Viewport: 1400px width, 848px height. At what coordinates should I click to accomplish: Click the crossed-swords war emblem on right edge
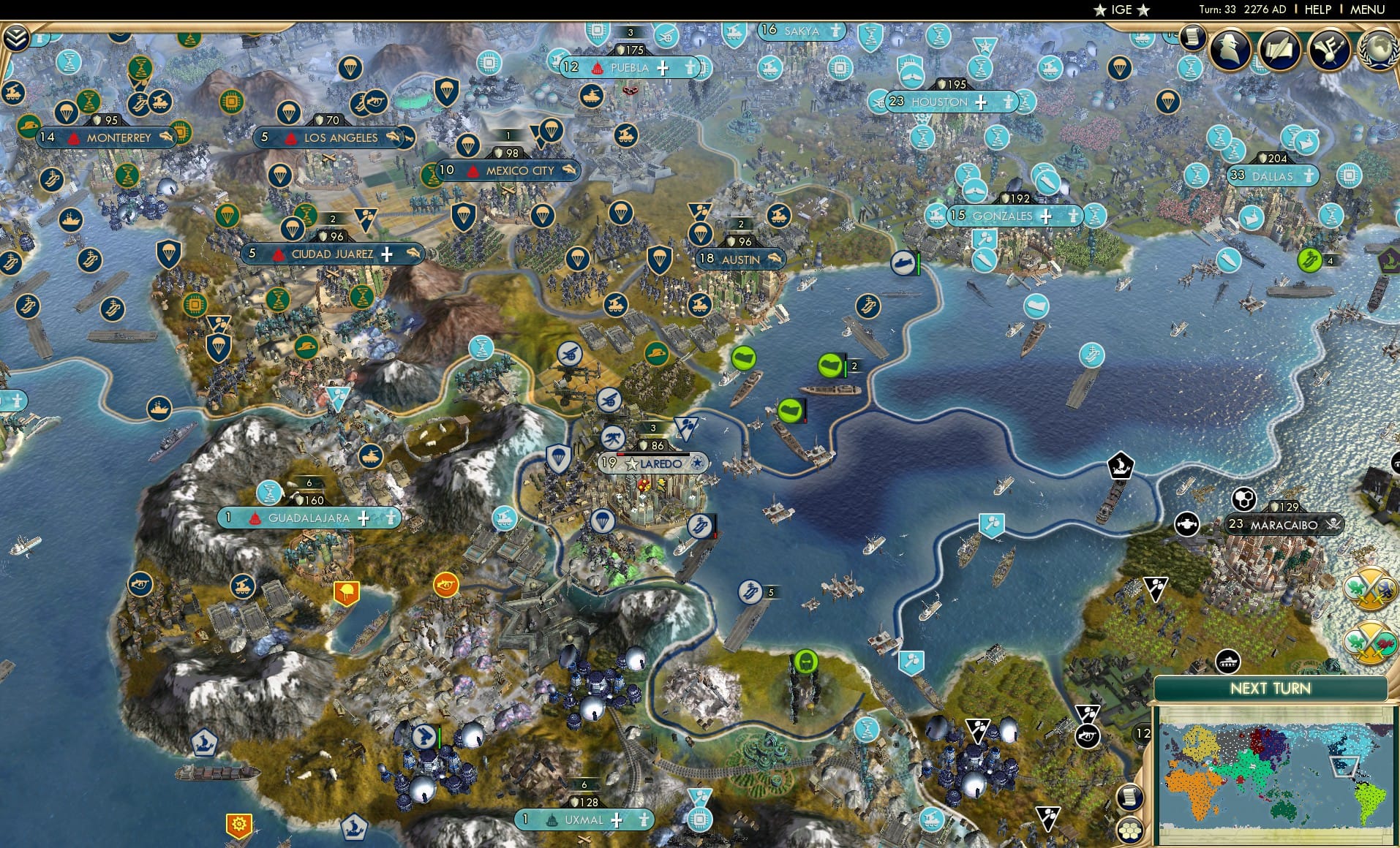1370,588
